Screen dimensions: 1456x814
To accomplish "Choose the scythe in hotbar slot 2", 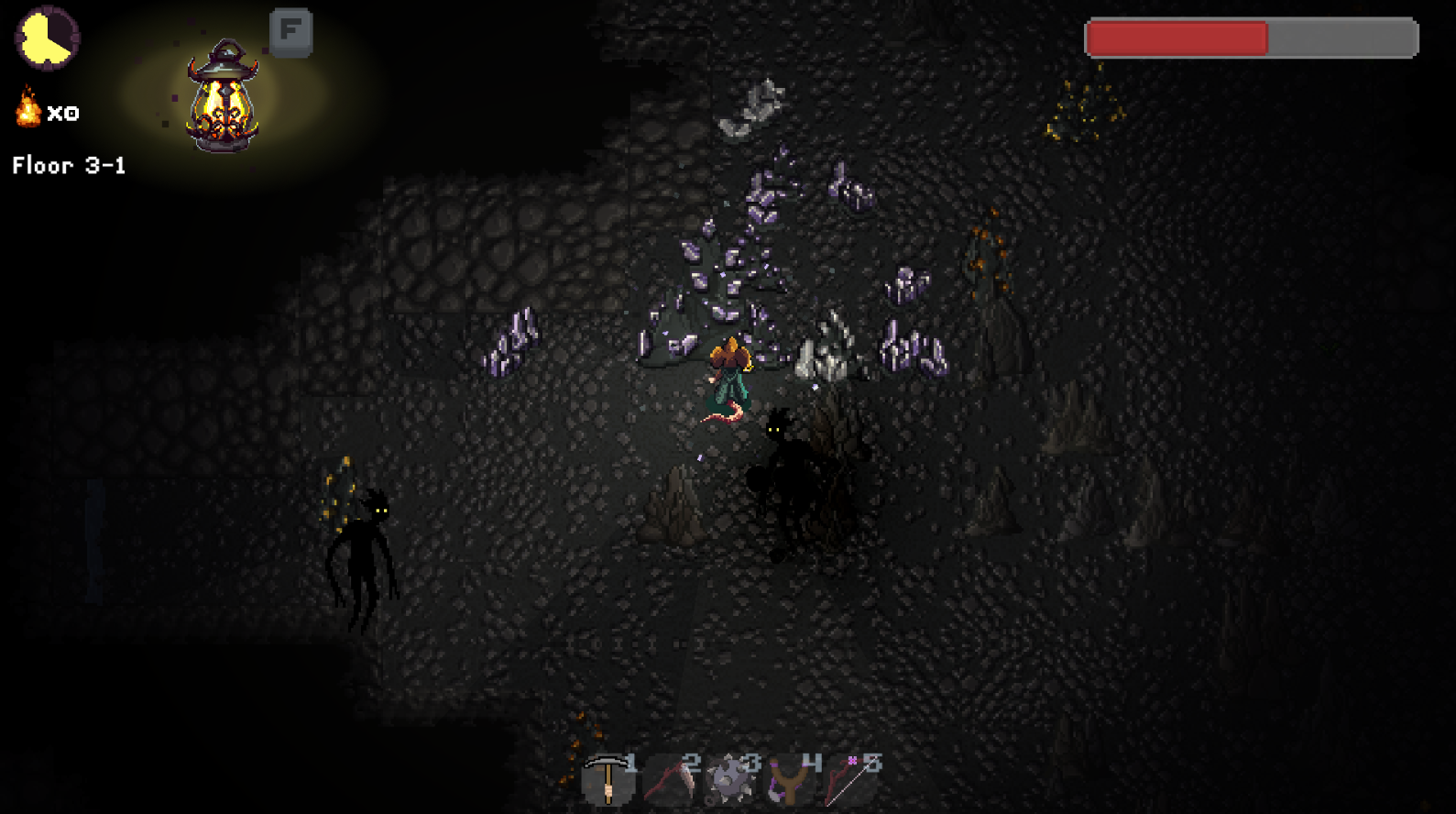I will click(669, 781).
